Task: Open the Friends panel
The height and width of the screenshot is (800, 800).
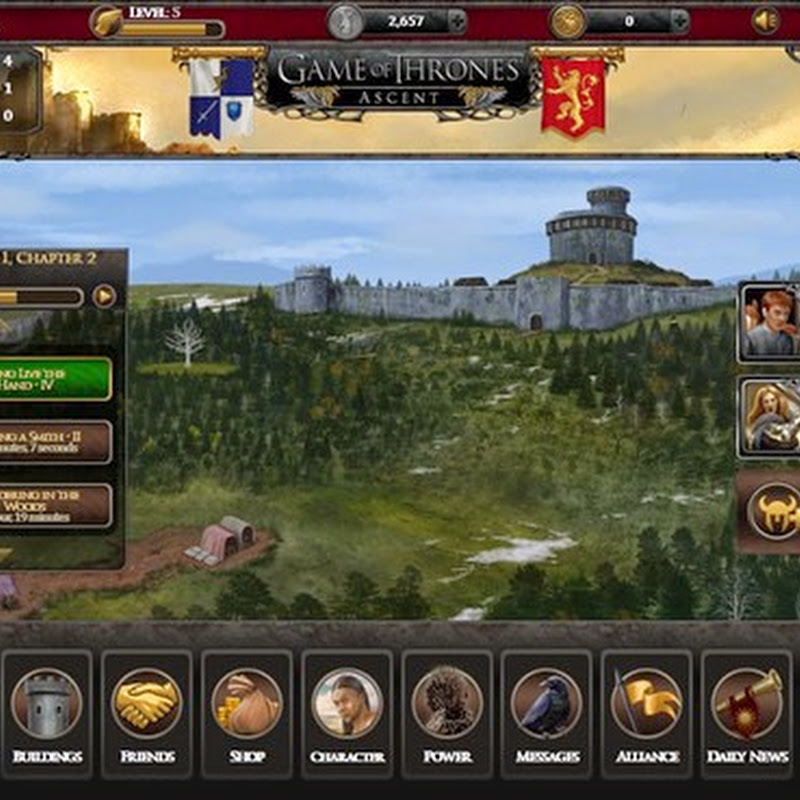Action: (147, 712)
